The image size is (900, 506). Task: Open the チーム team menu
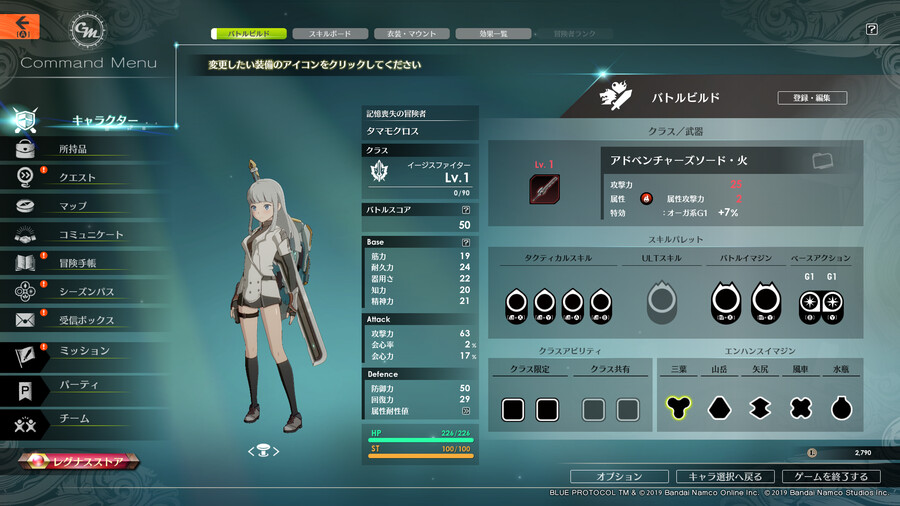[74, 418]
